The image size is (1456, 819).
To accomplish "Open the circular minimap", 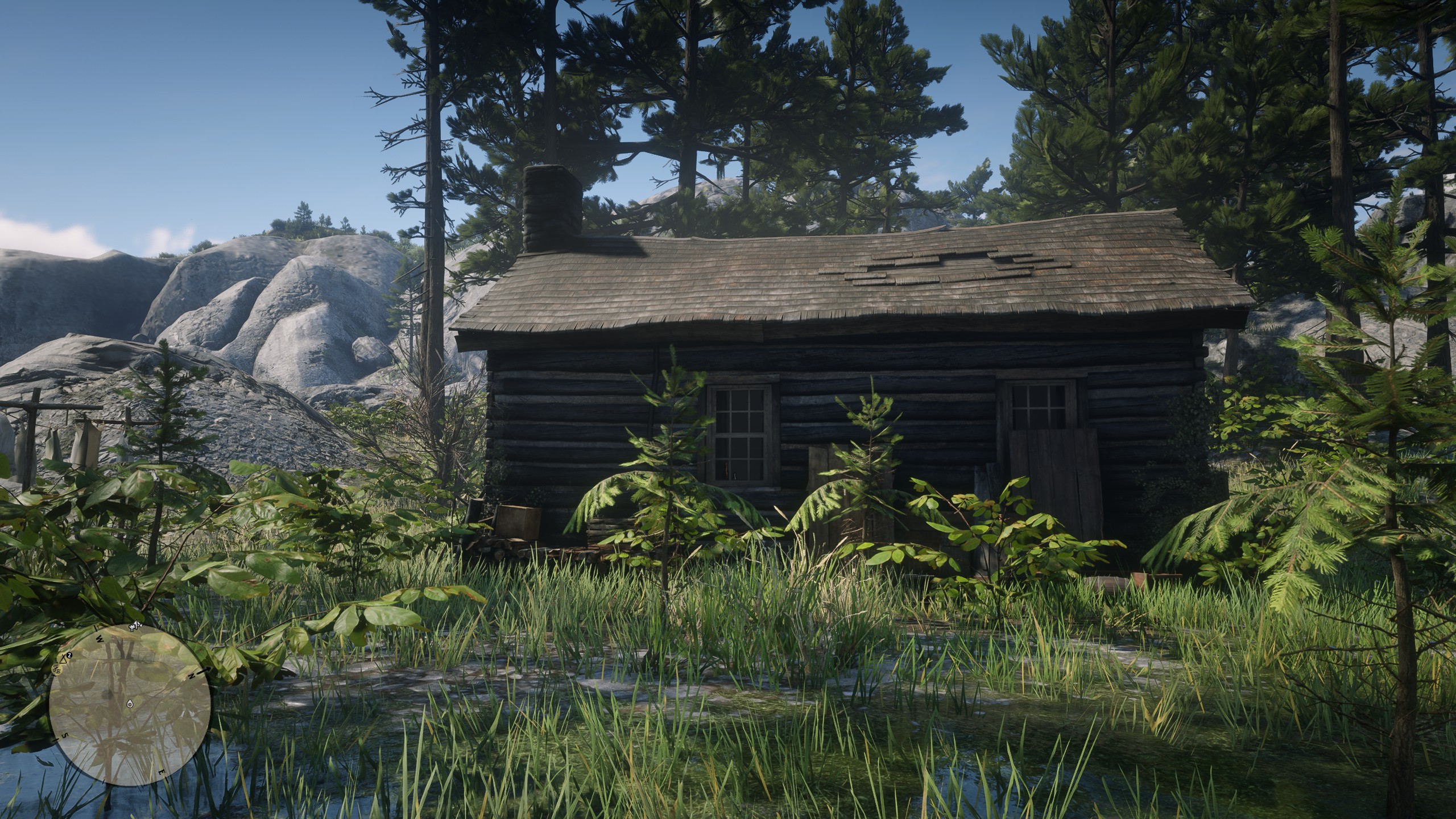I will tap(130, 705).
